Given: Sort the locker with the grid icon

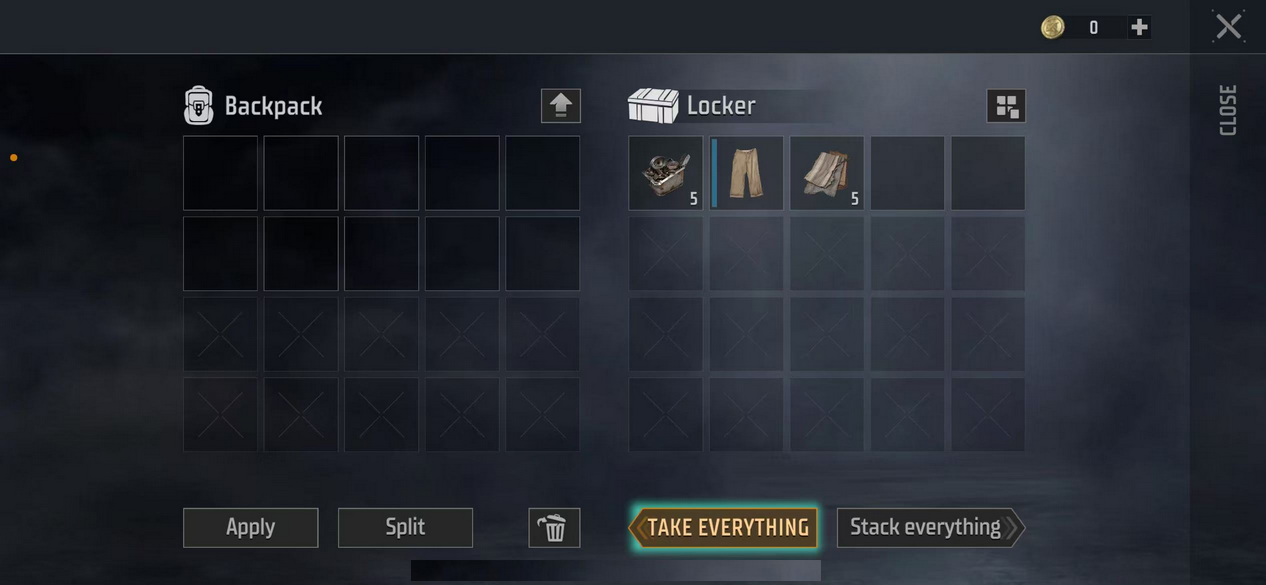Looking at the screenshot, I should pyautogui.click(x=1006, y=106).
